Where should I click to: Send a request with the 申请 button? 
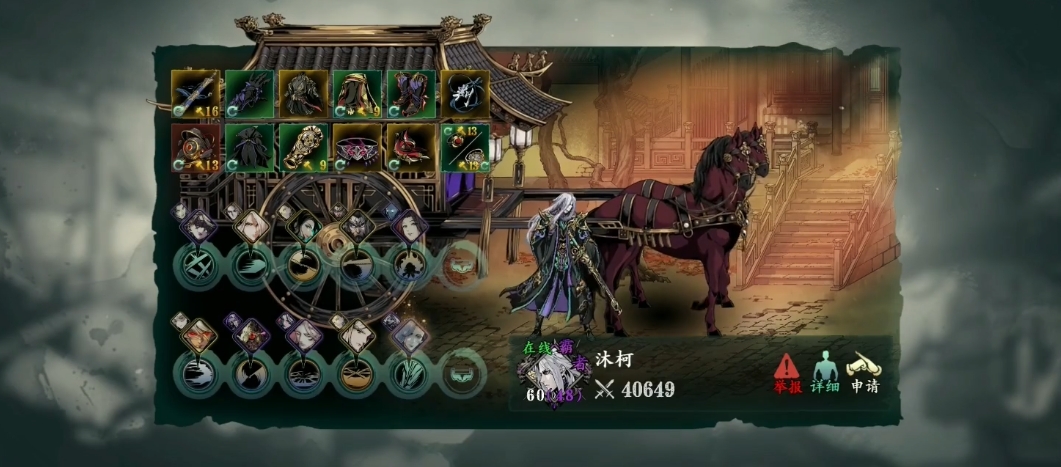coord(864,374)
